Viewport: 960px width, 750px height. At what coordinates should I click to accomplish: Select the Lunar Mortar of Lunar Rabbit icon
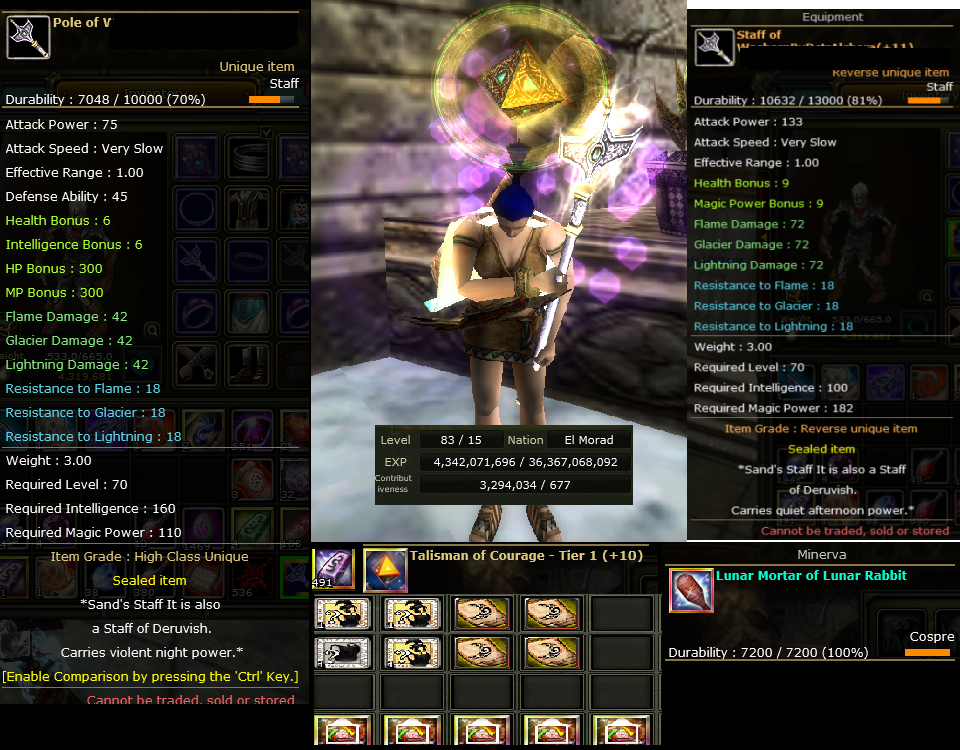click(691, 590)
